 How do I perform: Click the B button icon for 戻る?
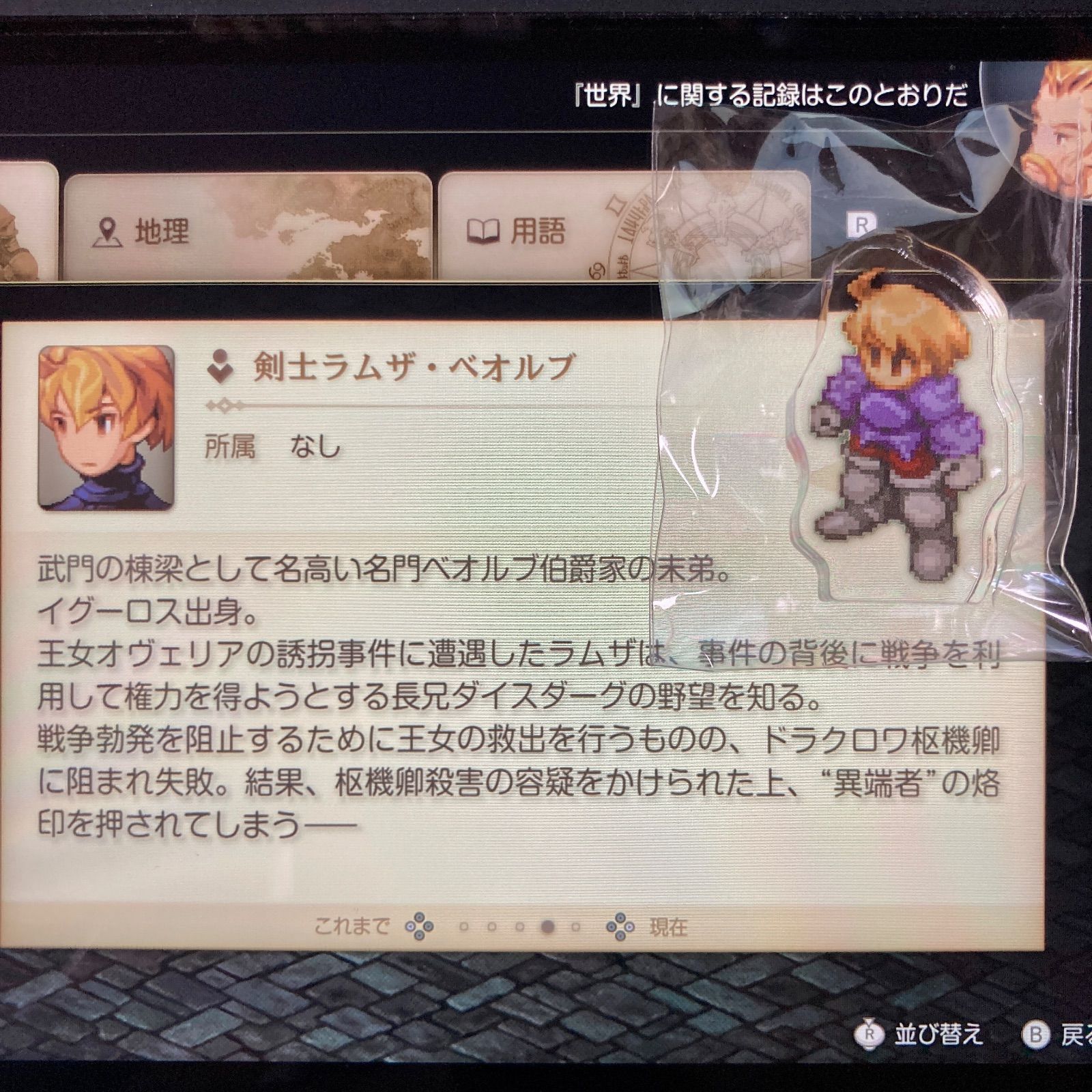(x=1035, y=1033)
